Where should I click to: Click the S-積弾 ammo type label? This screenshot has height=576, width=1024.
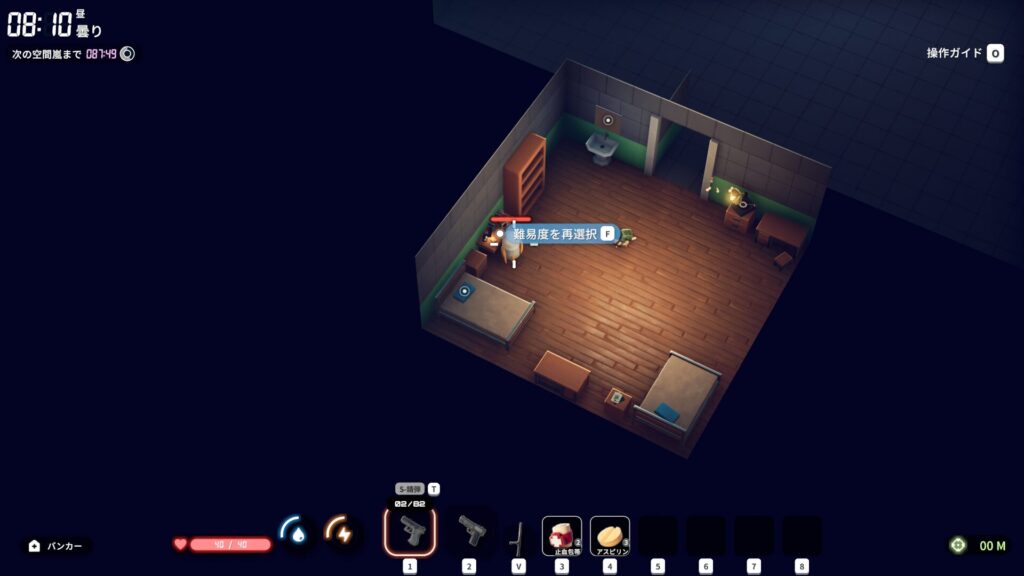coord(409,489)
